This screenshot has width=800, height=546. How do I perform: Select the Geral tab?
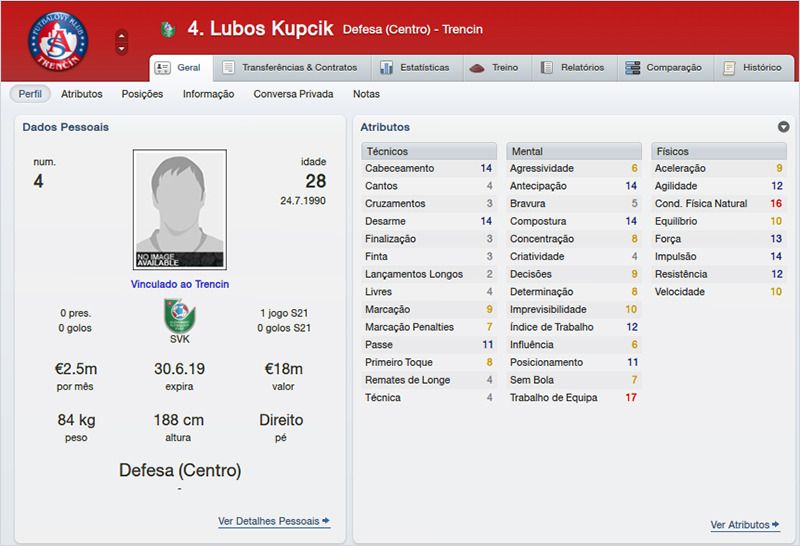tap(180, 68)
